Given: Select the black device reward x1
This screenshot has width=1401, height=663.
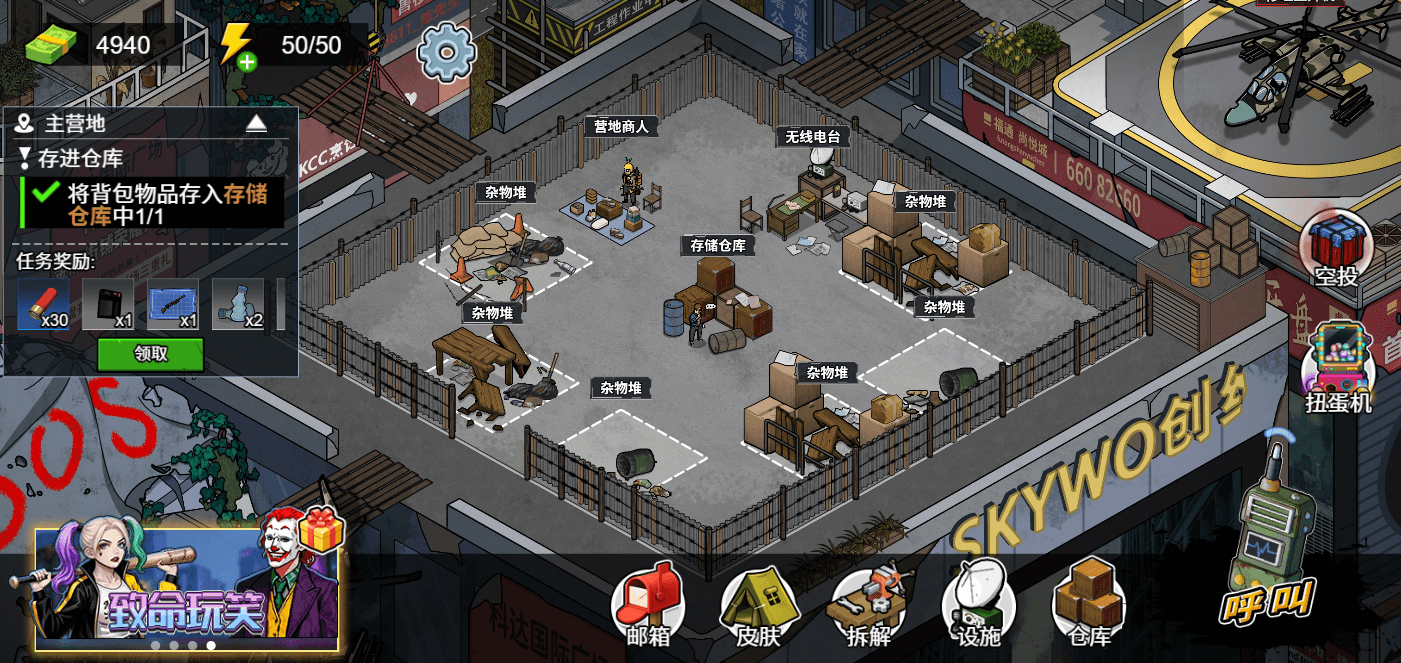Looking at the screenshot, I should coord(108,304).
